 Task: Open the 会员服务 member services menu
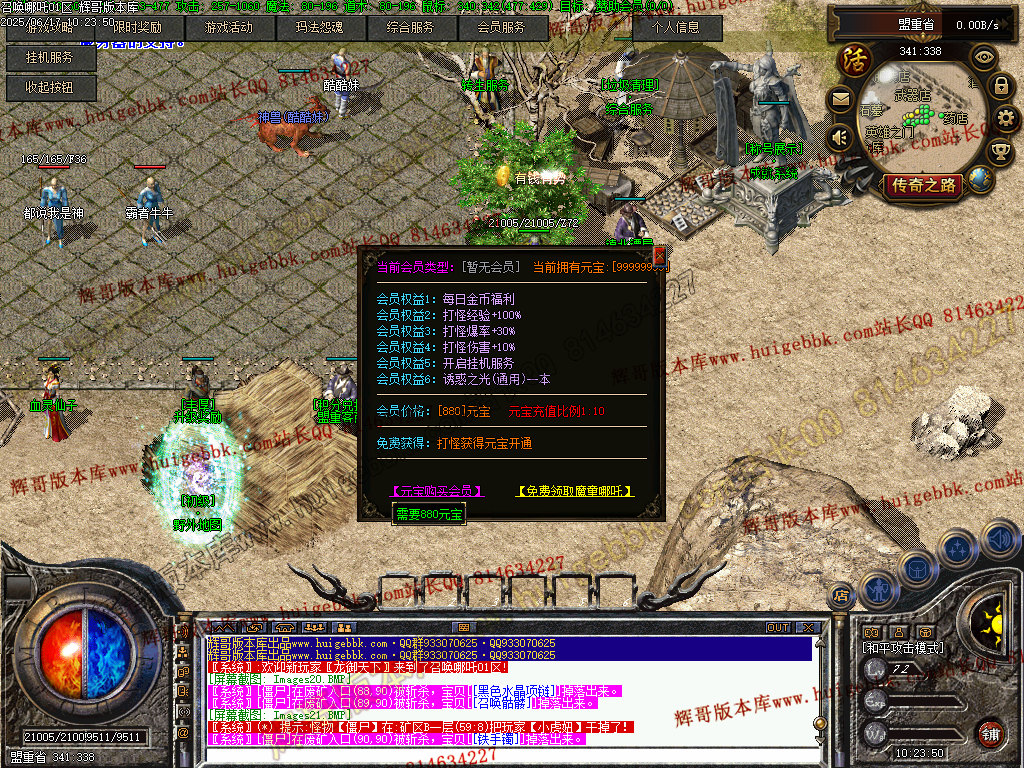click(500, 28)
